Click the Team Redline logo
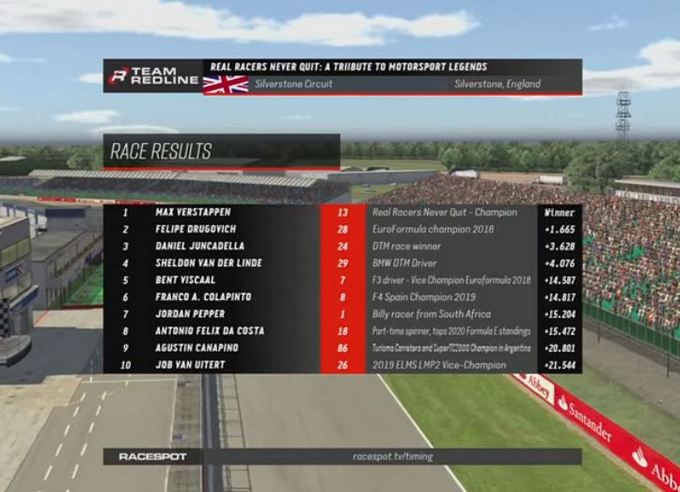The width and height of the screenshot is (680, 492). tap(142, 76)
